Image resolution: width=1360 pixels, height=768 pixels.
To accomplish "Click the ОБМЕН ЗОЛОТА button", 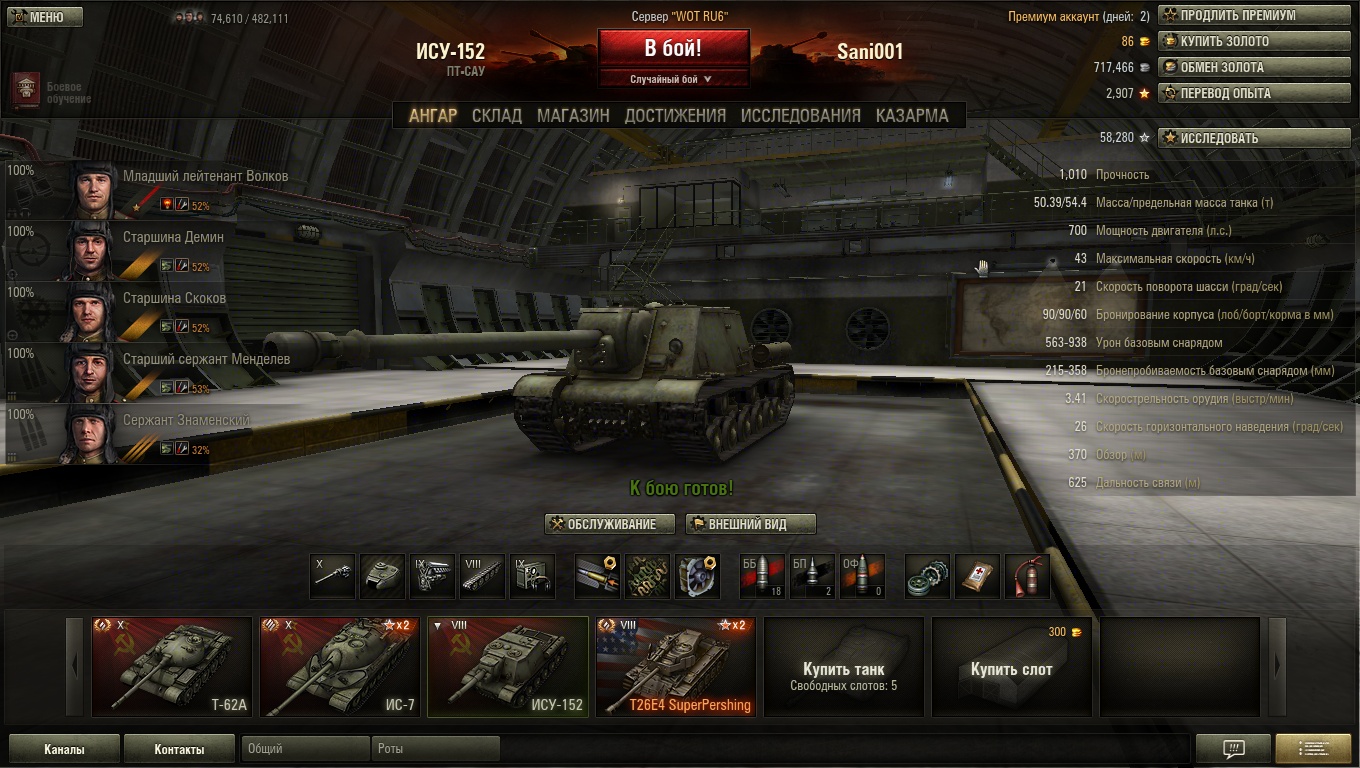I will point(1253,67).
